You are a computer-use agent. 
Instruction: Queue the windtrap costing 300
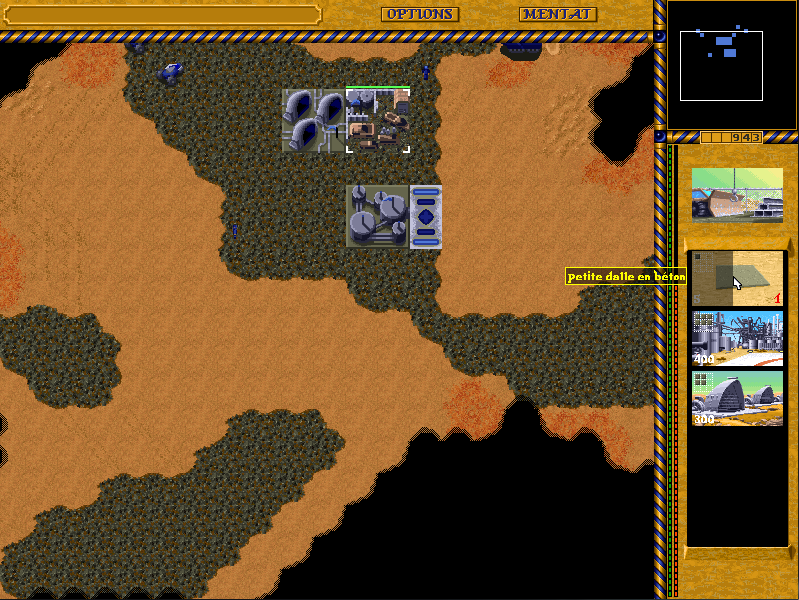737,398
